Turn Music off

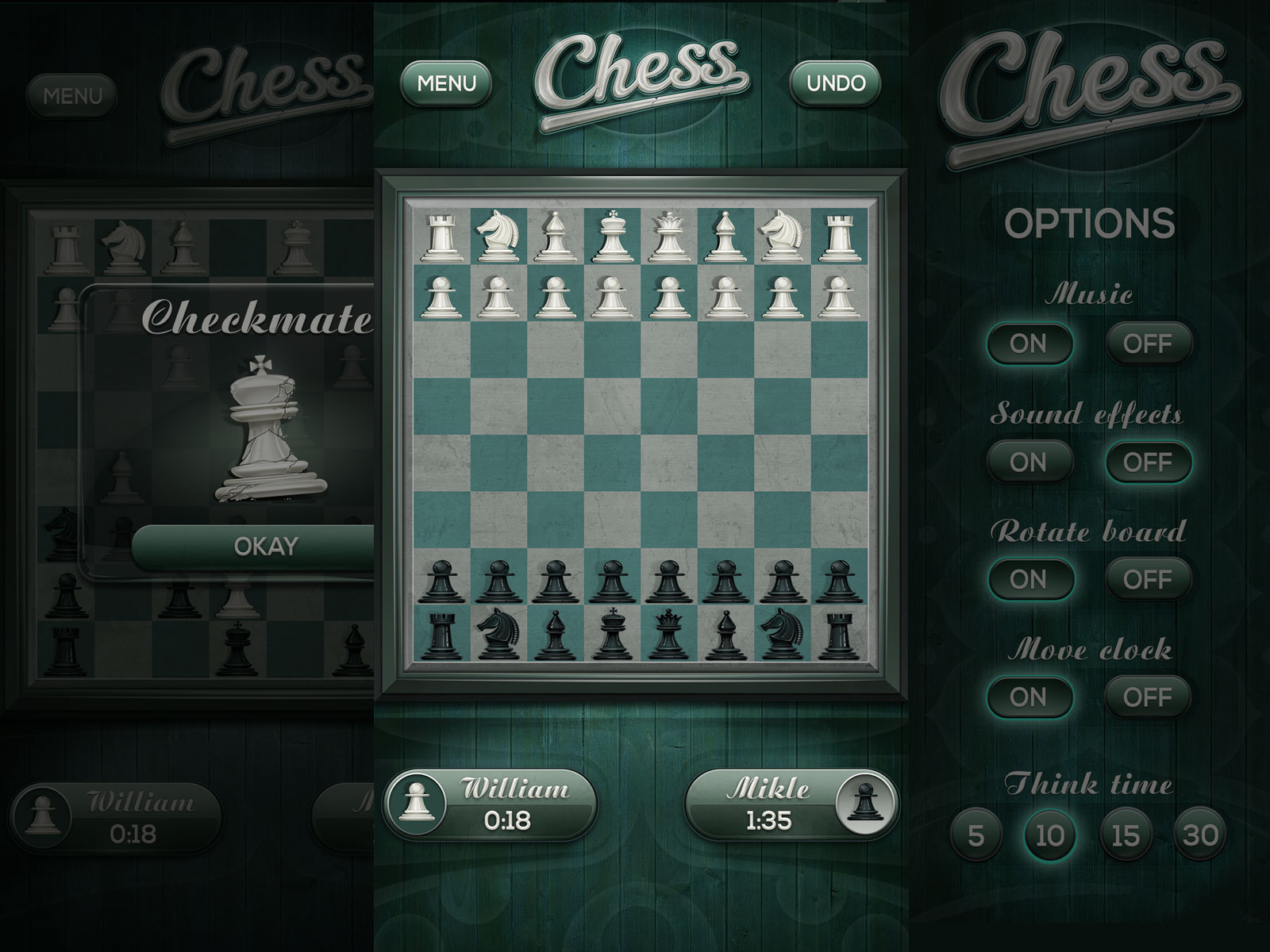coord(1148,344)
